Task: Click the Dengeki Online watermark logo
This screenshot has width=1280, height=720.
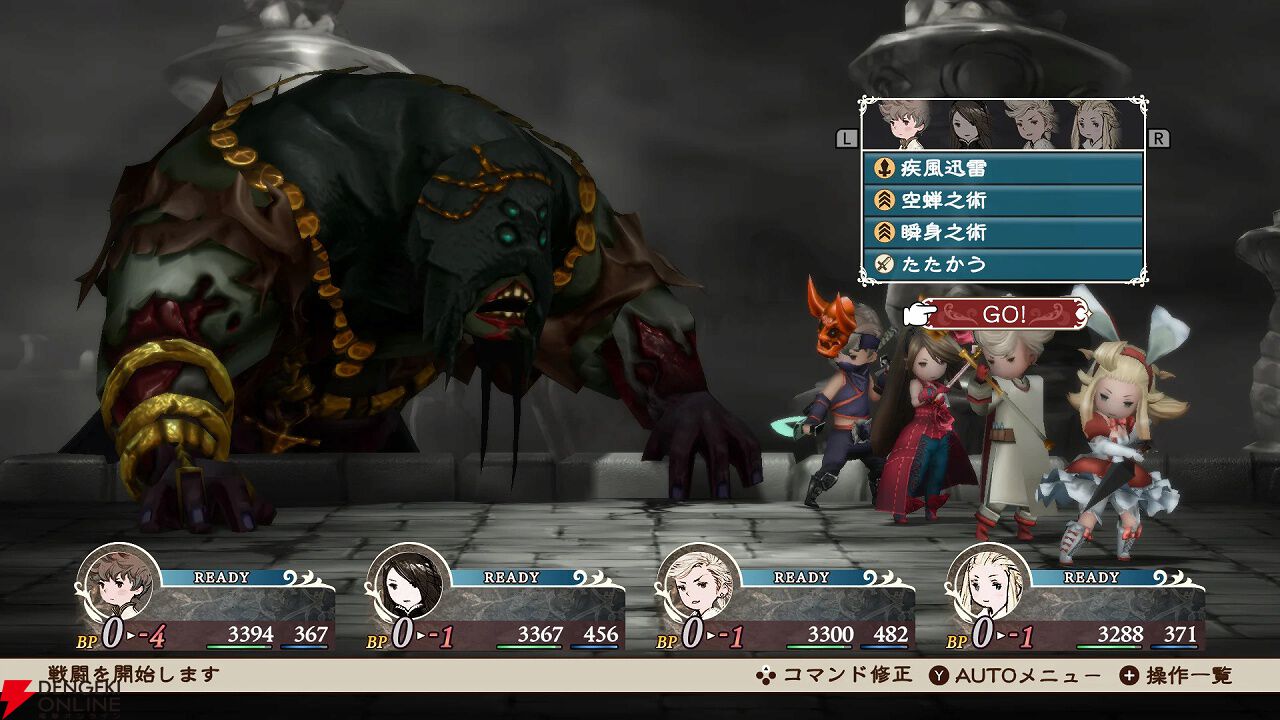Action: tap(60, 697)
